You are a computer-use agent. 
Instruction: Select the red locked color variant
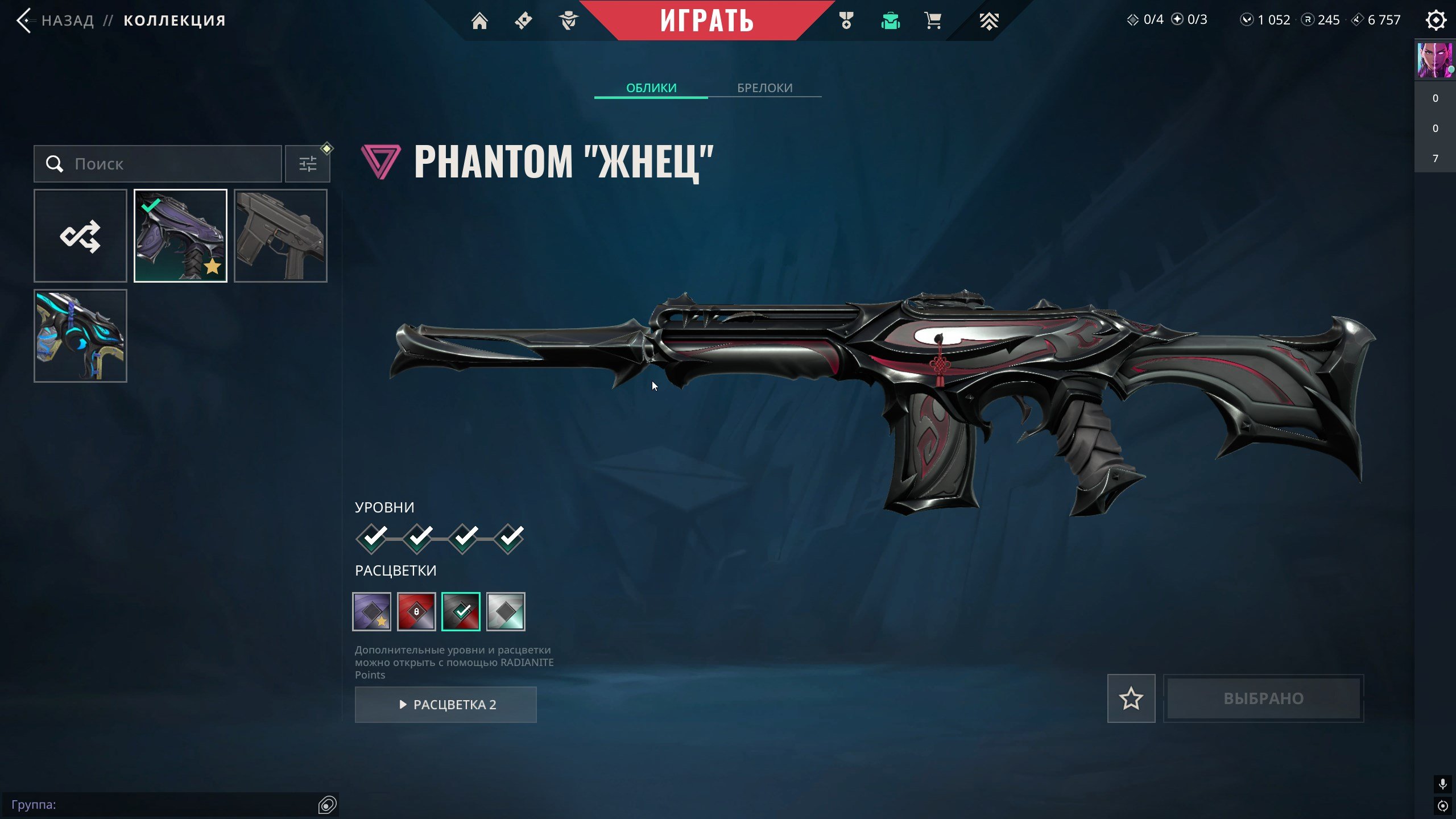416,611
